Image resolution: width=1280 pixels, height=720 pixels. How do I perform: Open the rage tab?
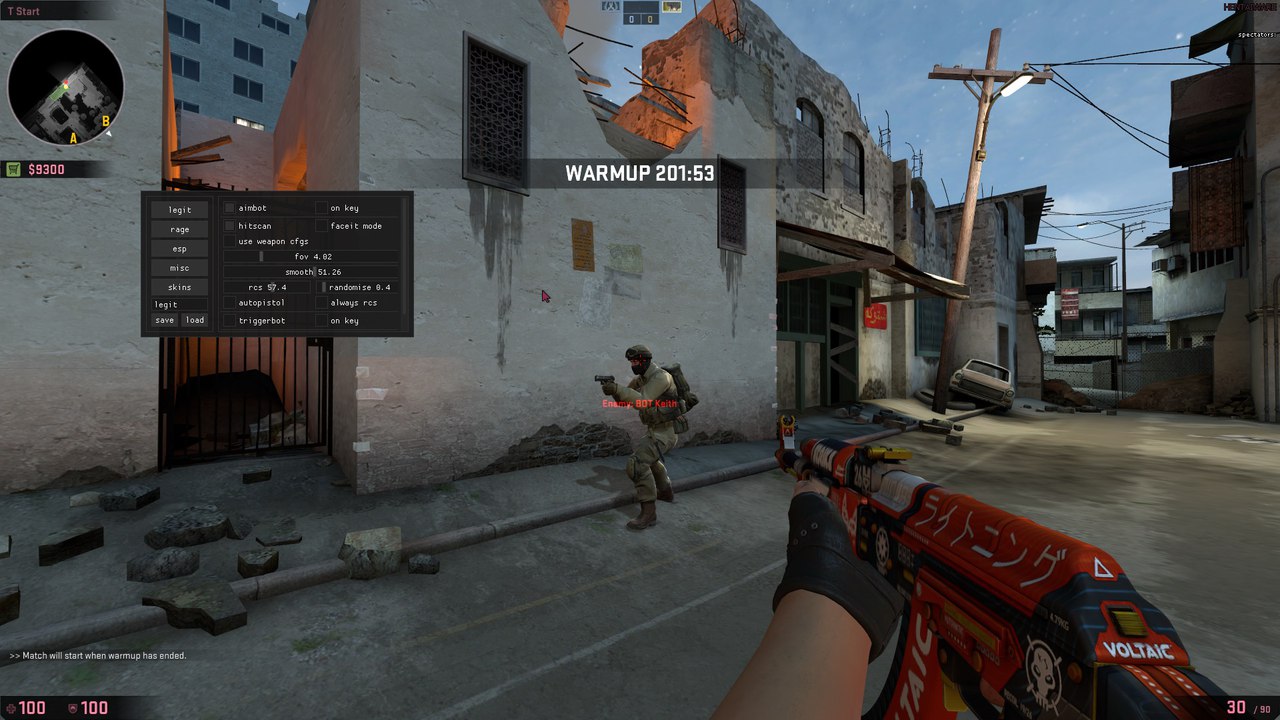180,230
